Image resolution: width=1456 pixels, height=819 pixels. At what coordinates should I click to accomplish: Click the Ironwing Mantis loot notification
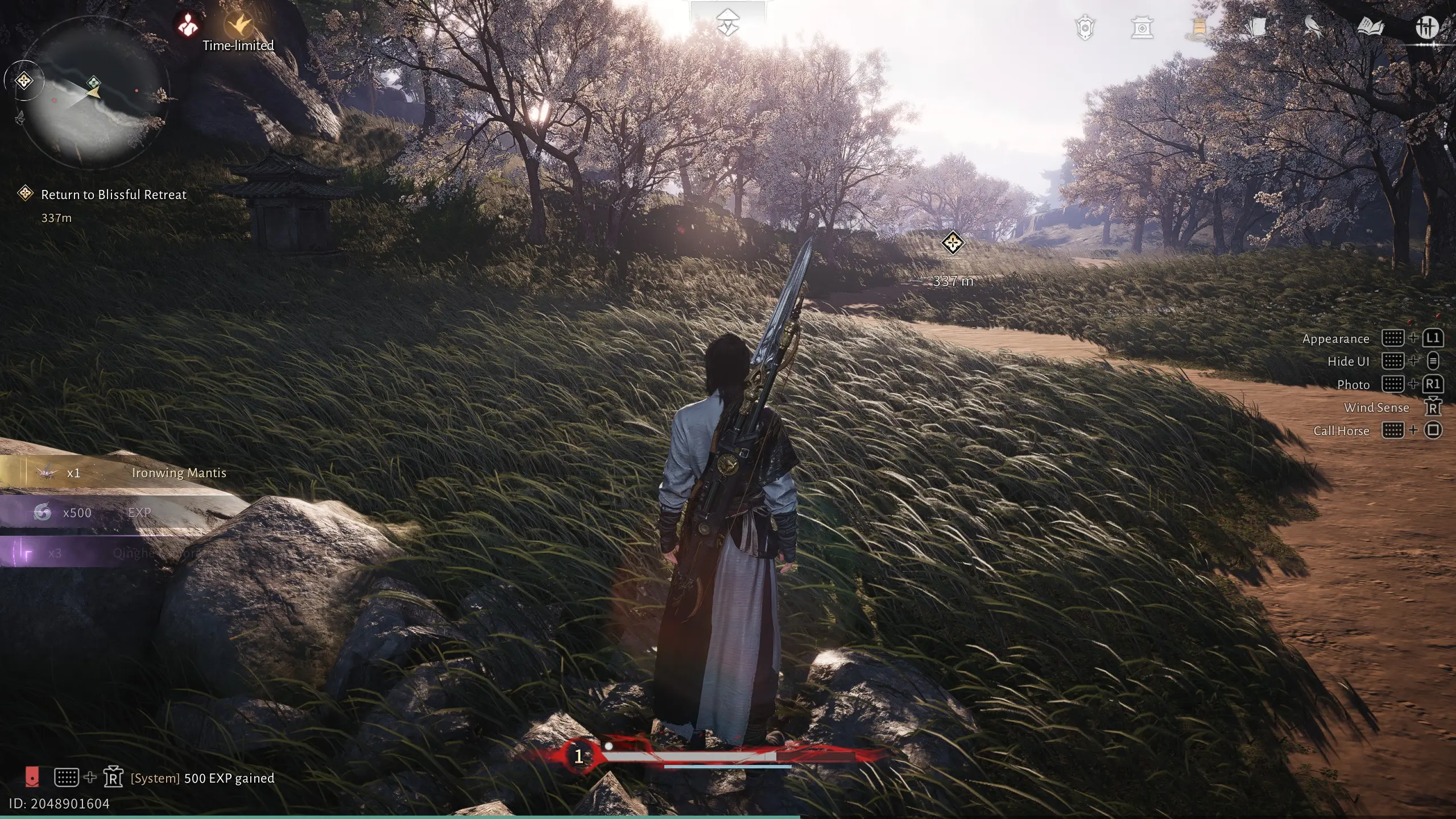coord(131,473)
